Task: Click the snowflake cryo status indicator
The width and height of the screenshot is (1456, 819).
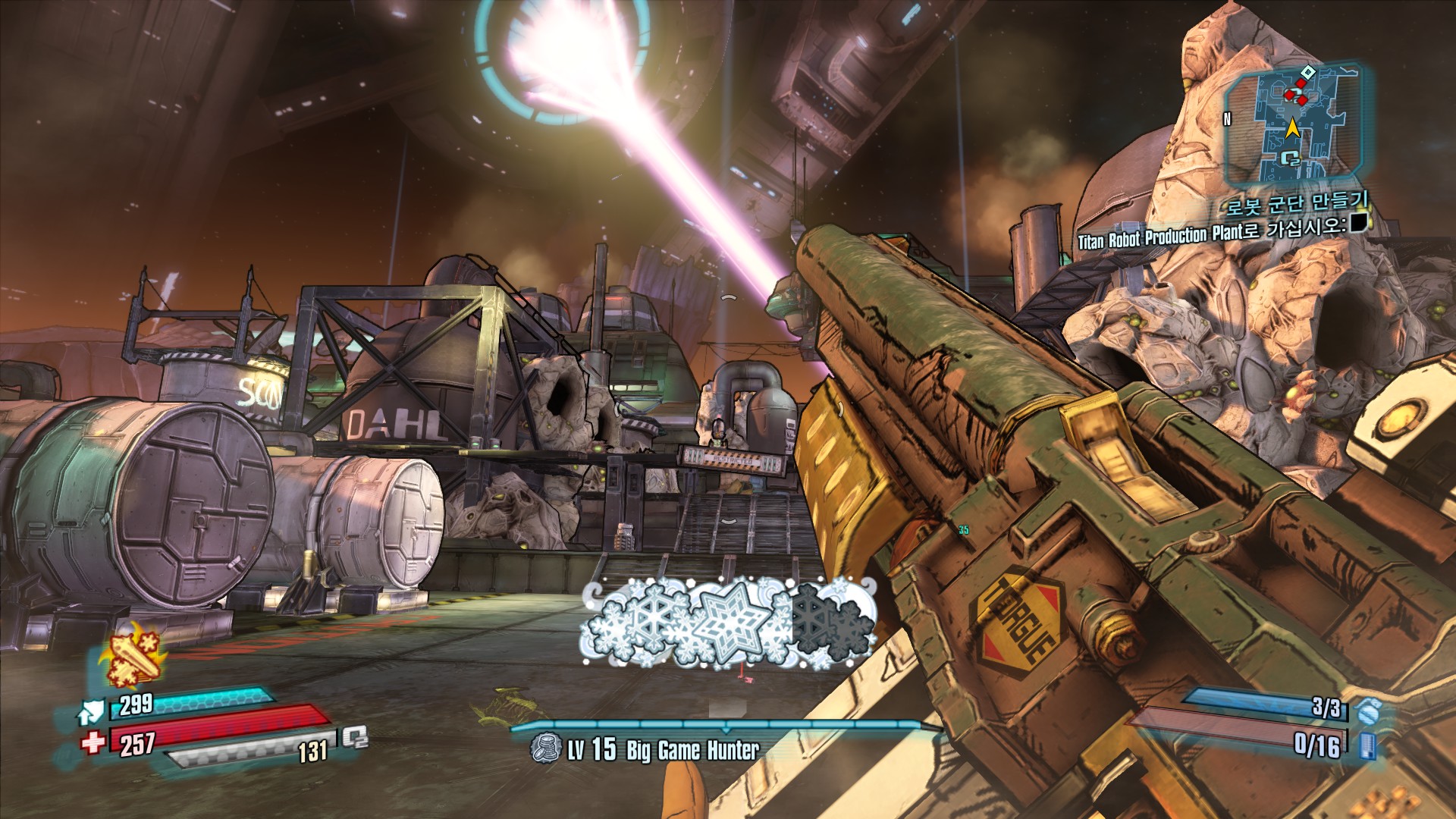Action: coord(728,623)
